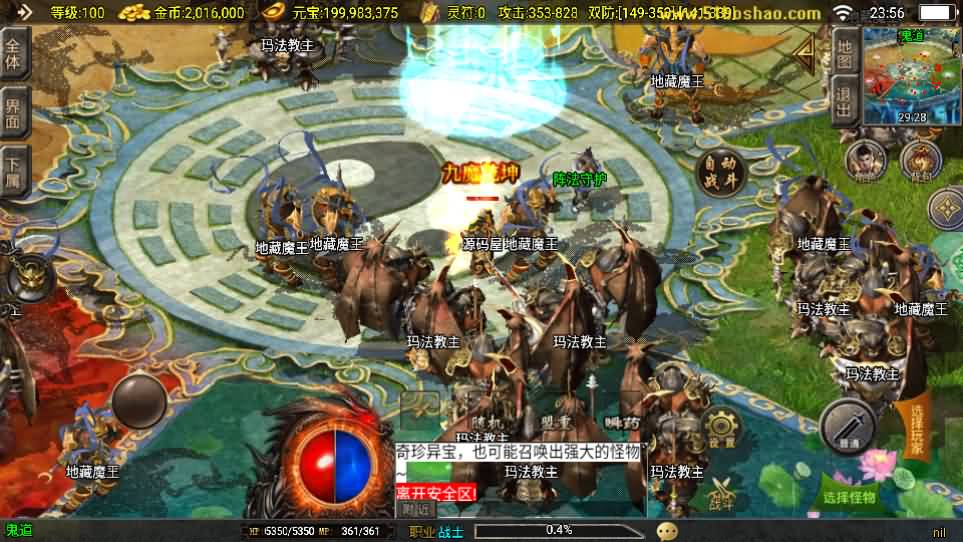The height and width of the screenshot is (542, 963).
Task: Open the 地图 map button
Action: coord(844,52)
